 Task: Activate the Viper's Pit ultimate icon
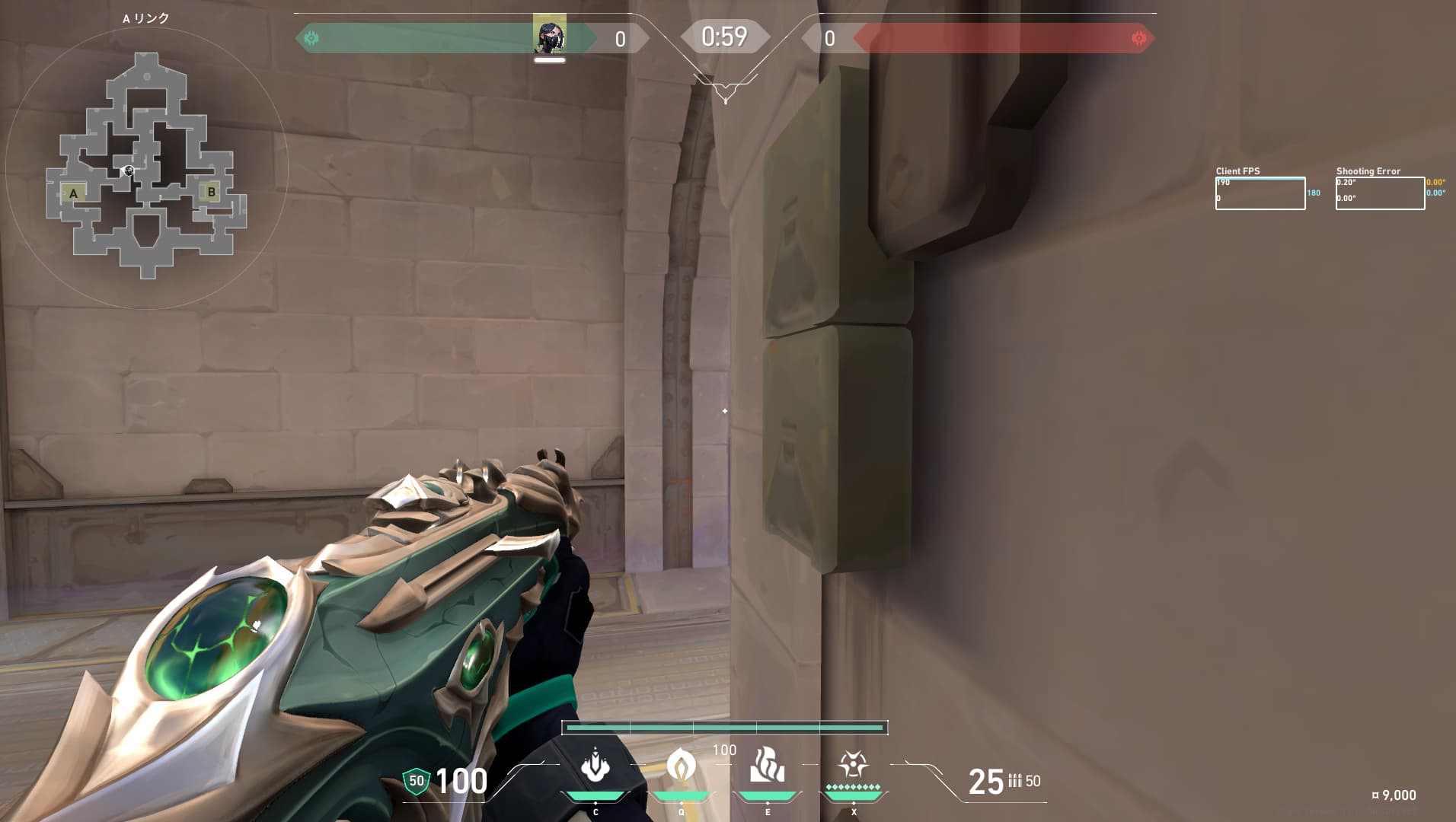[853, 764]
